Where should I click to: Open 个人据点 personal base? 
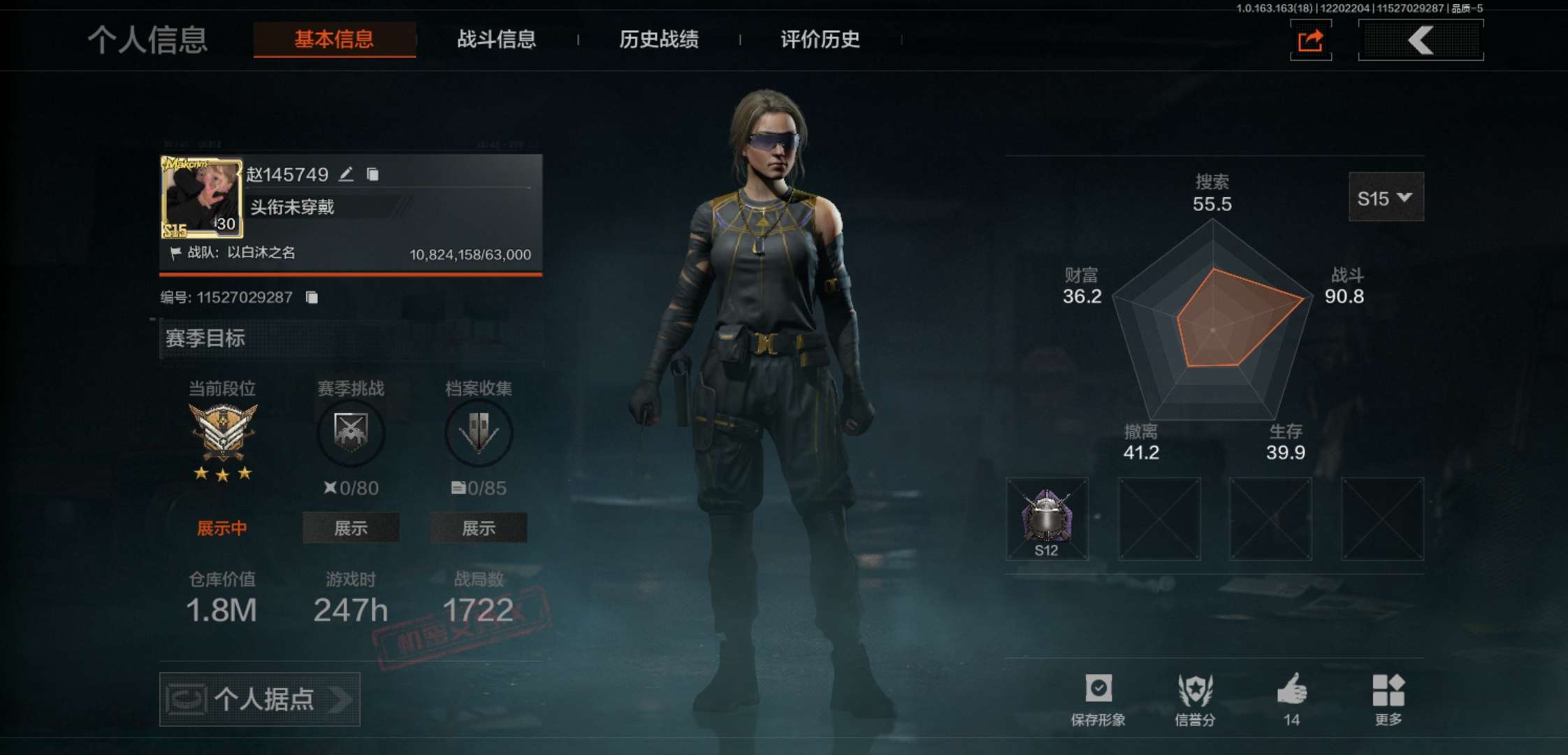click(x=259, y=700)
